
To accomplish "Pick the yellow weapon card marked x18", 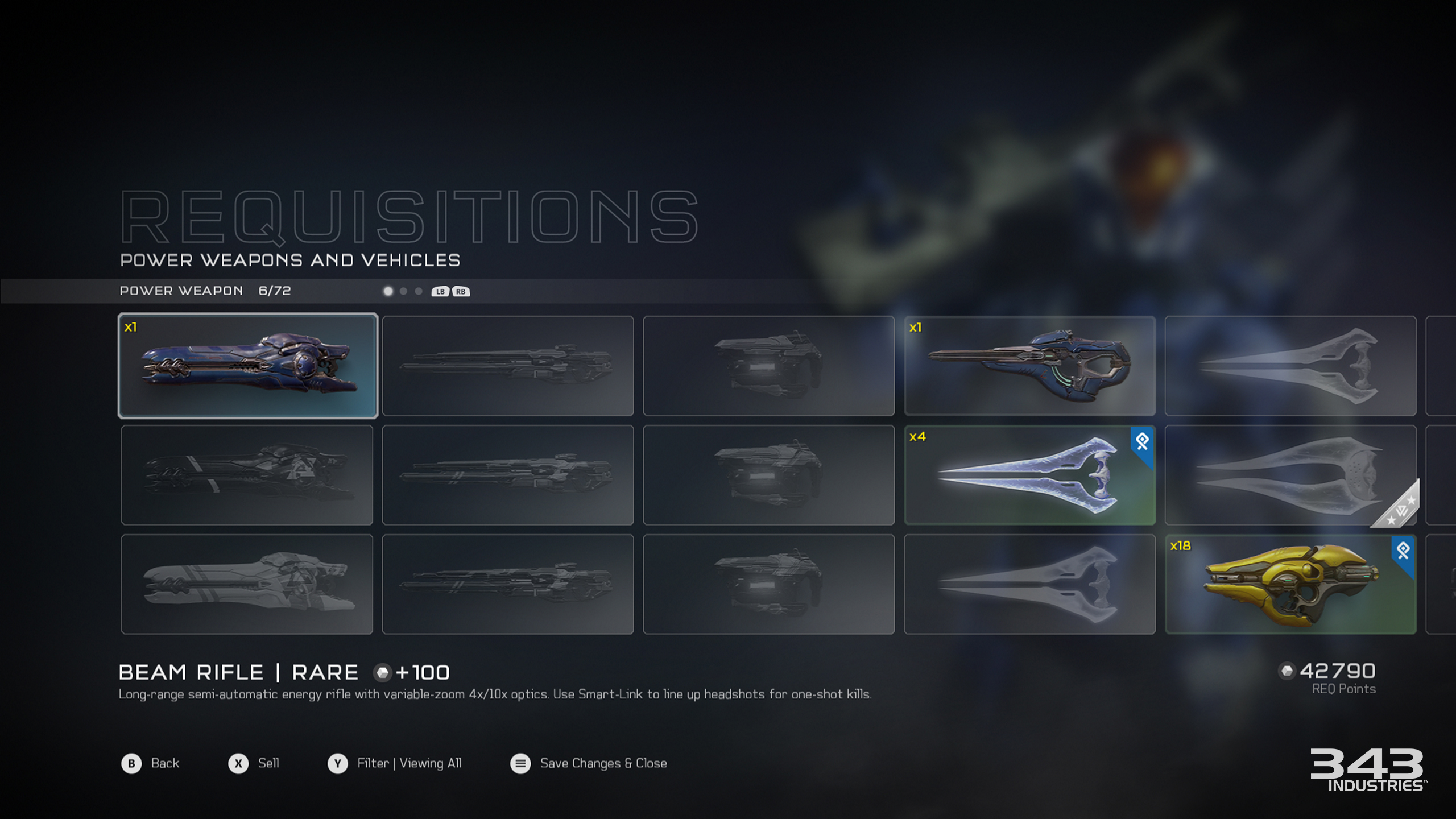I will click(1290, 584).
